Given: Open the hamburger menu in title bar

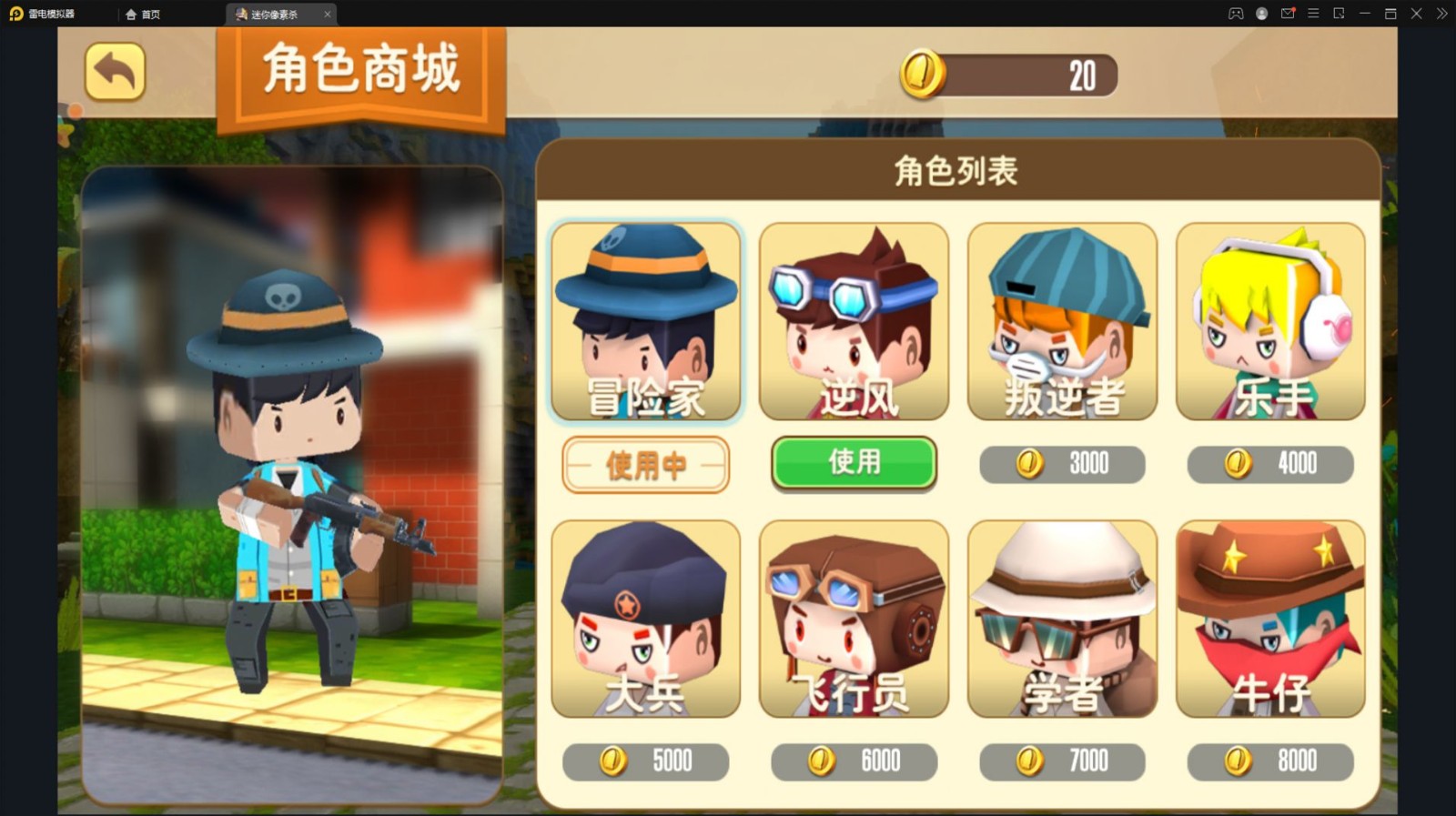Looking at the screenshot, I should 1311,14.
